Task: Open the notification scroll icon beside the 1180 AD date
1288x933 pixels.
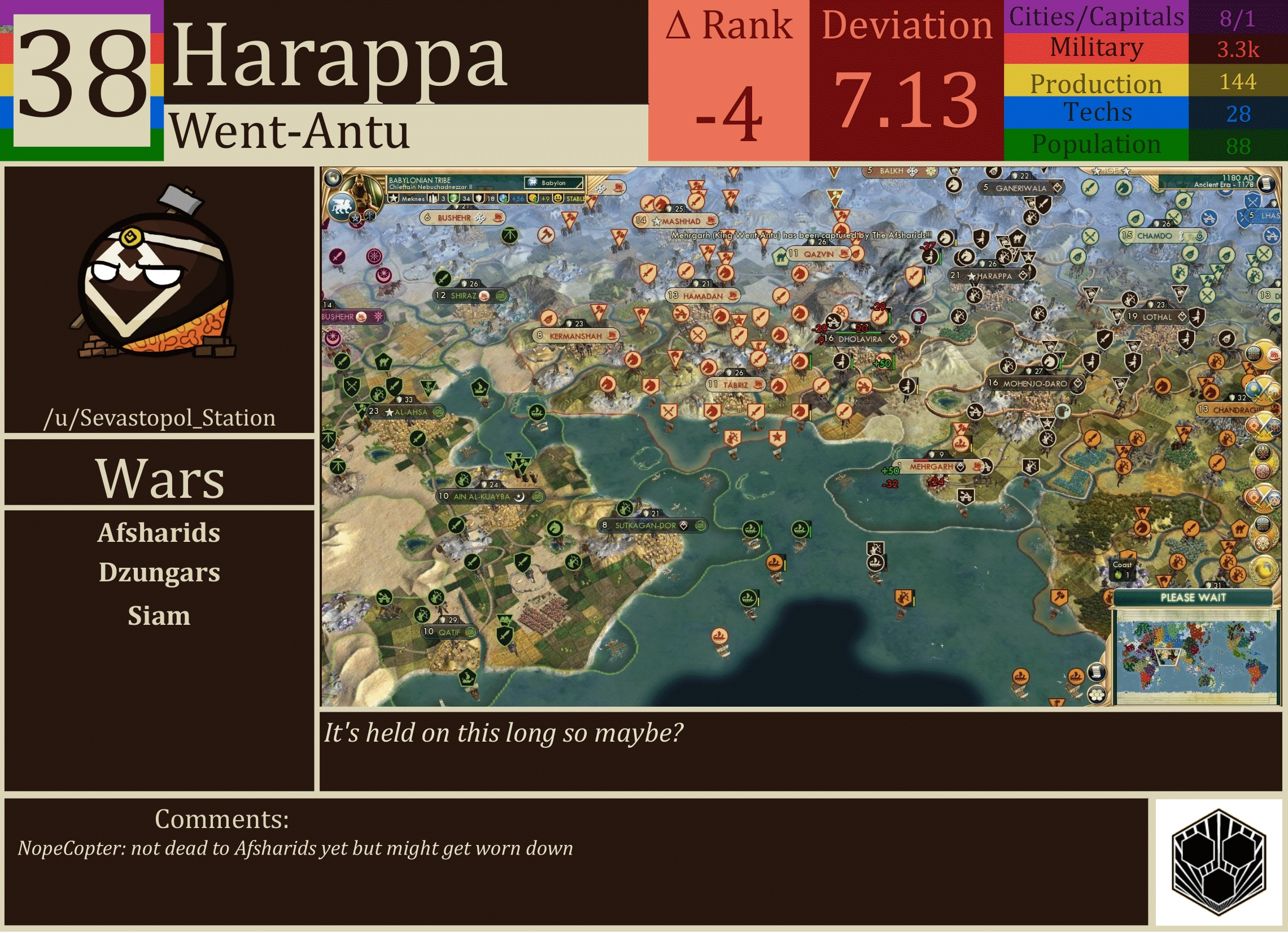Action: [1267, 183]
